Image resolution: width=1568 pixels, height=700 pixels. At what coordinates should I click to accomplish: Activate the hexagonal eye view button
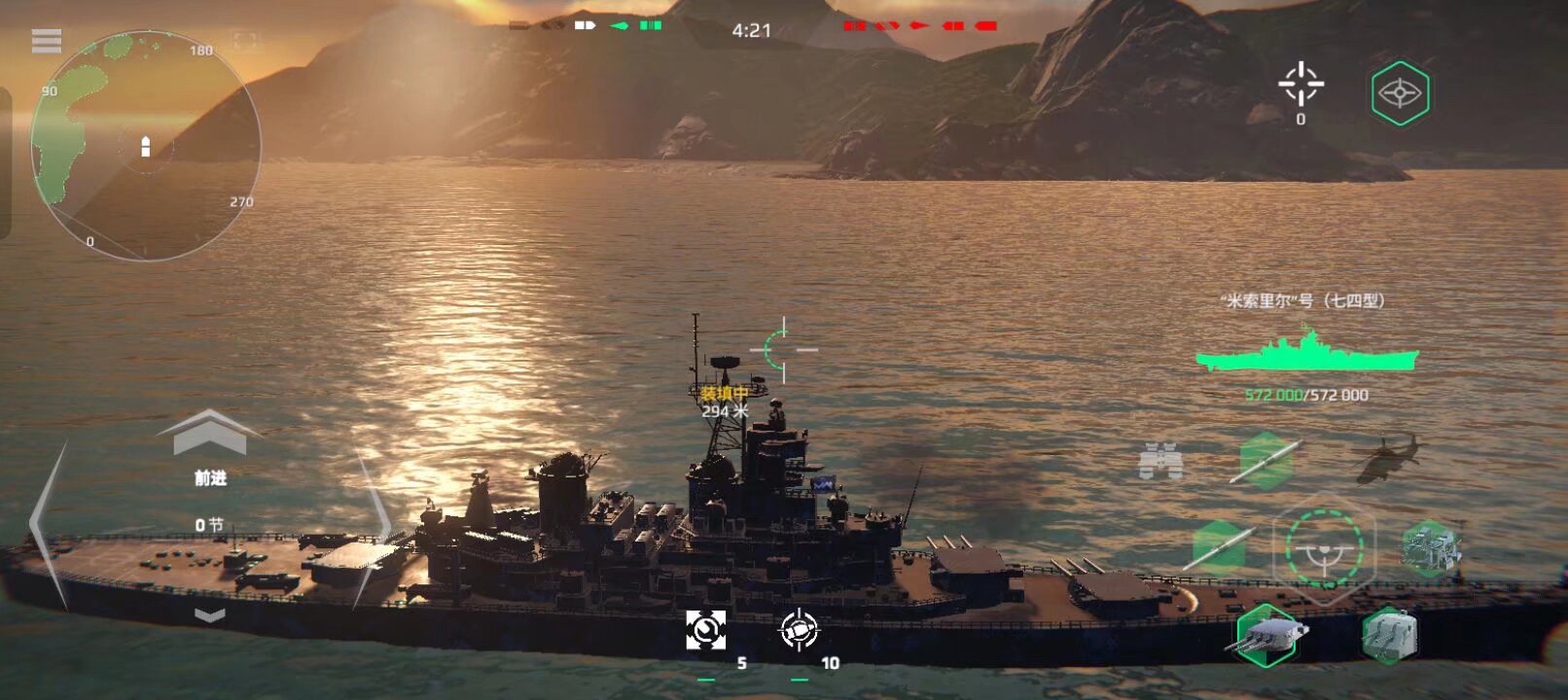point(1400,93)
